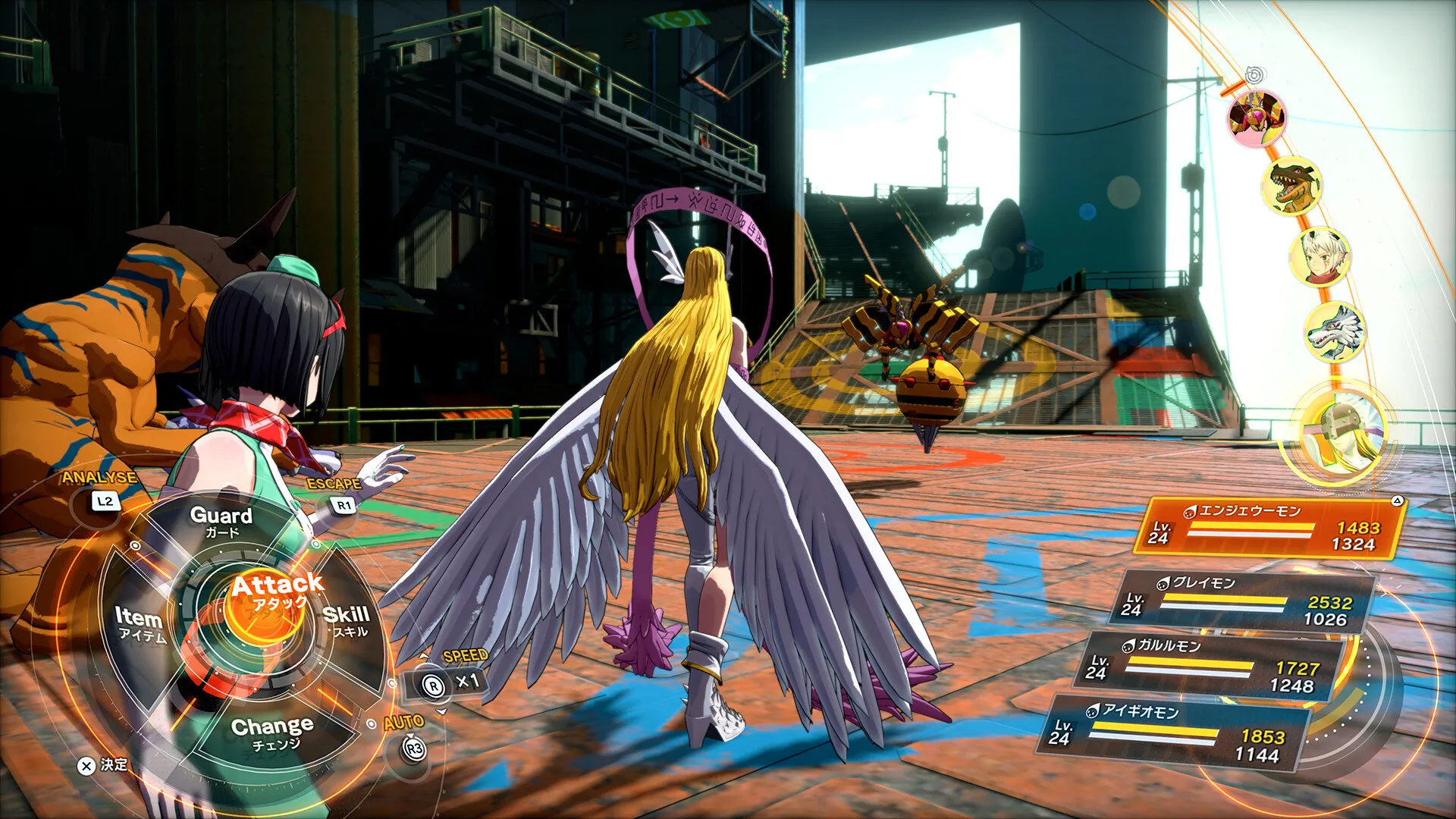Viewport: 1456px width, 819px height.
Task: Open the Item menu
Action: (140, 623)
